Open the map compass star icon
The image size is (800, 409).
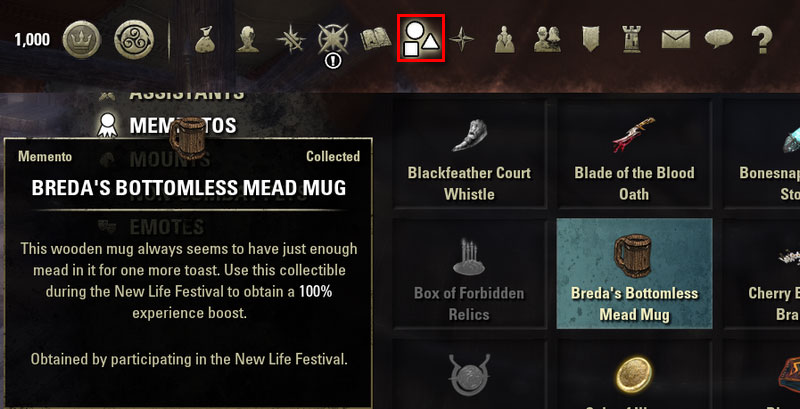click(462, 40)
